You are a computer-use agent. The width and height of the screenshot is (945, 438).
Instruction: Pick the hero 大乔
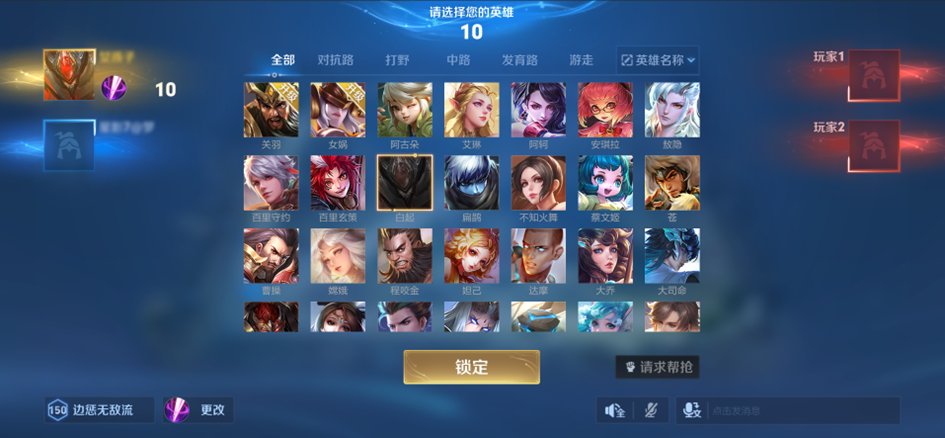(x=605, y=256)
